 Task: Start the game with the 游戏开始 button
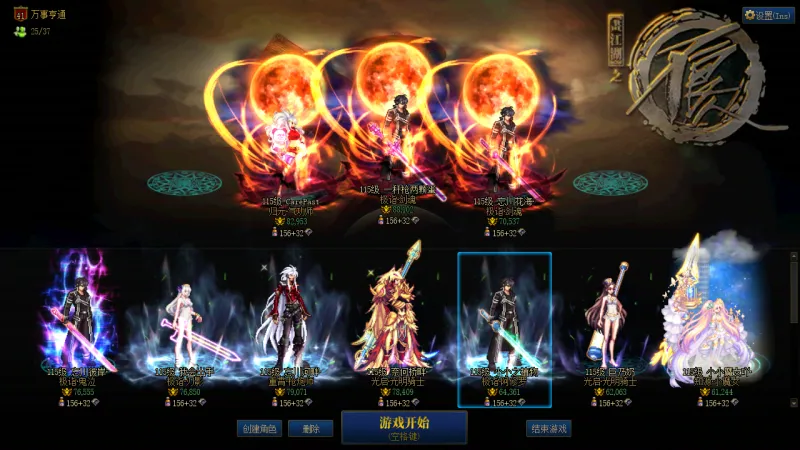(404, 427)
